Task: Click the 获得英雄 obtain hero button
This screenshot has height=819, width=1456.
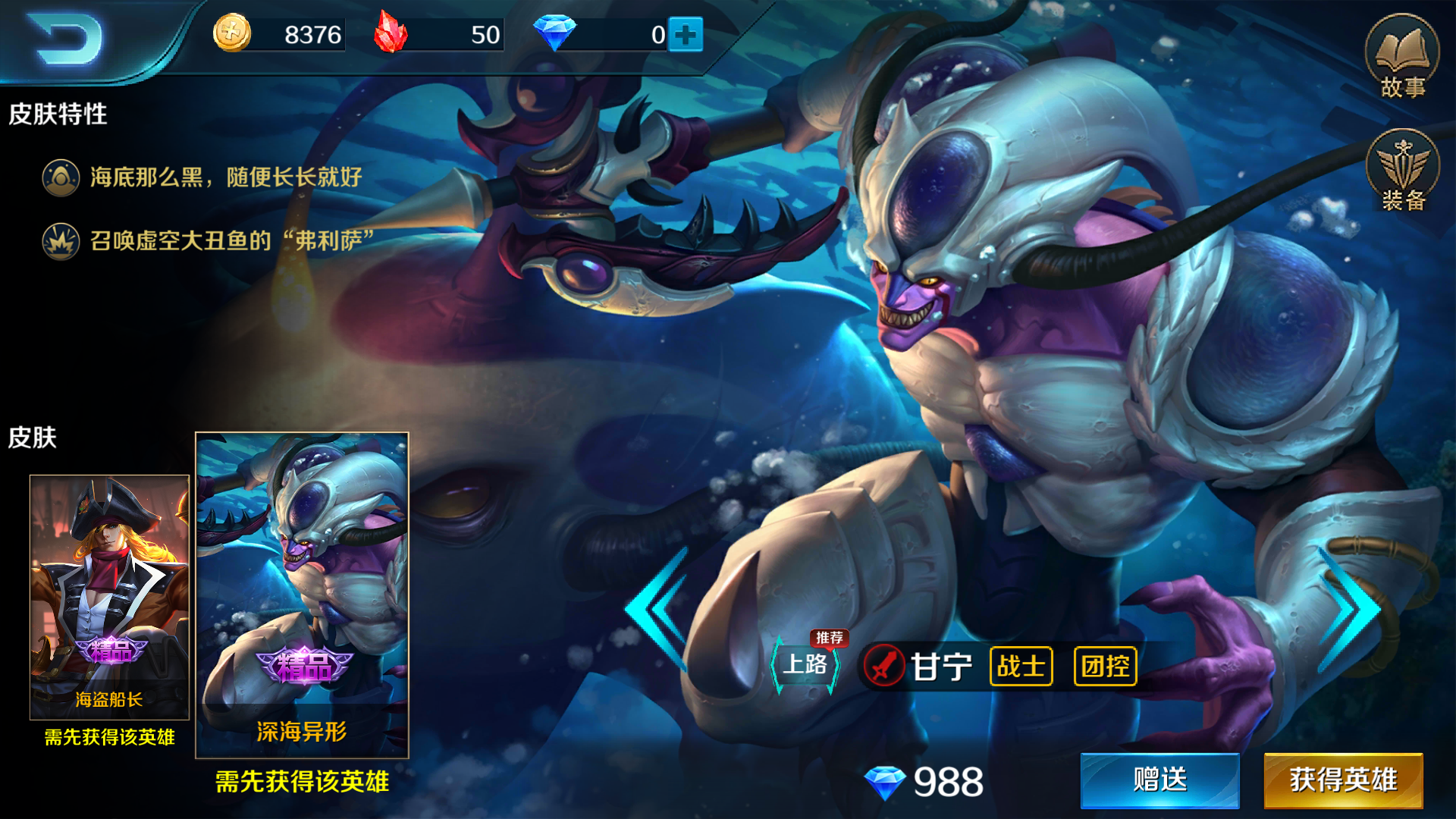Action: click(x=1343, y=780)
